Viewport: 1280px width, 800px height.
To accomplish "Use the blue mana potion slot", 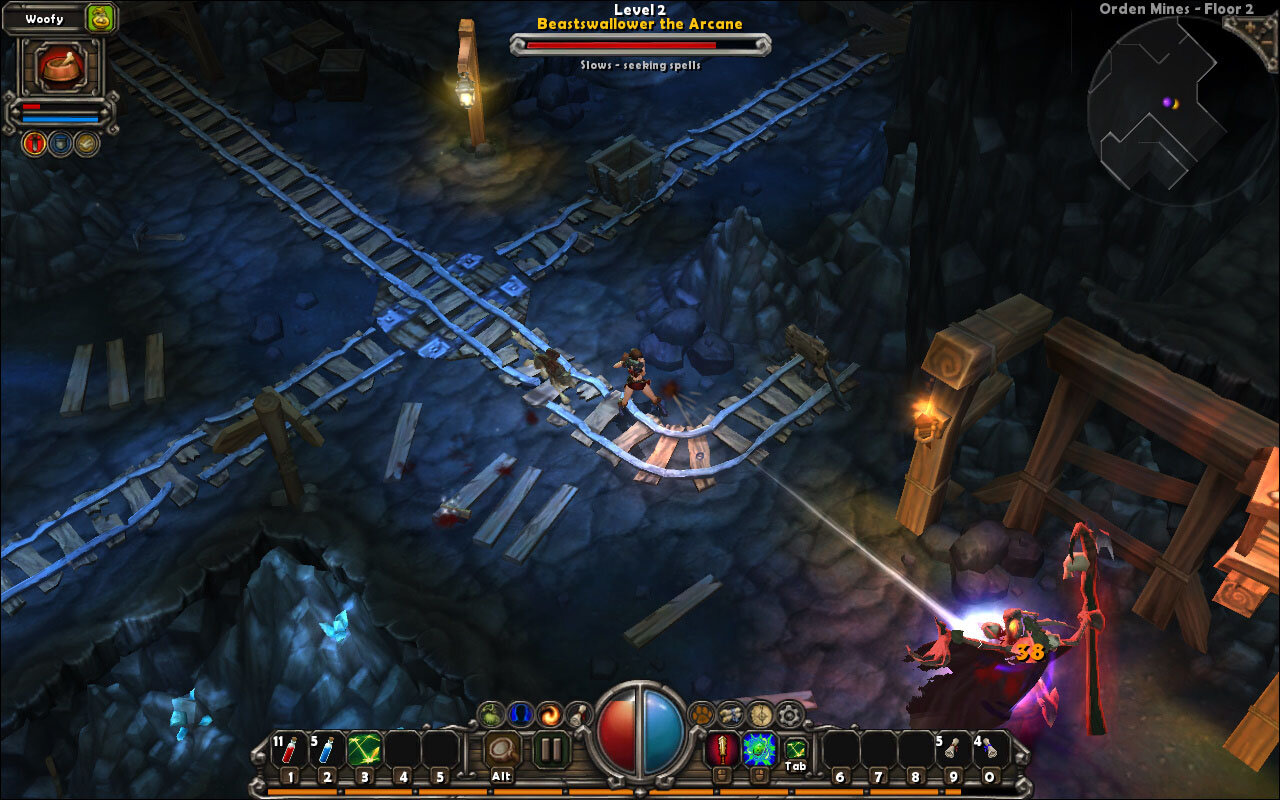I will coord(326,750).
